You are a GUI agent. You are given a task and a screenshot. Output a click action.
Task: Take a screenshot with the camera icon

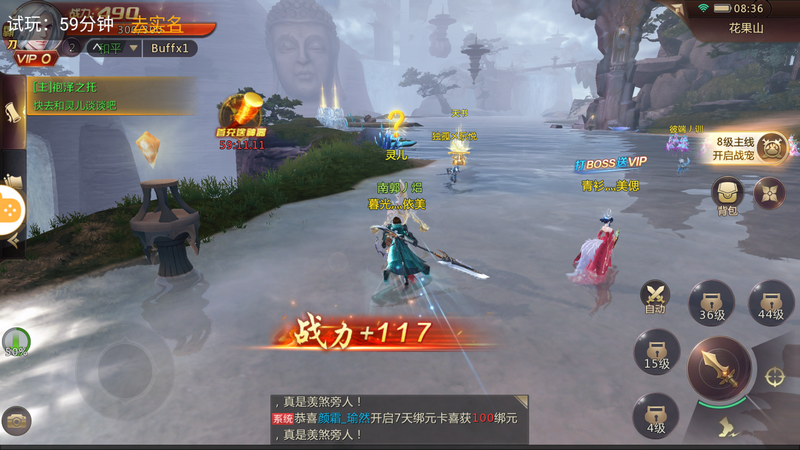(16, 420)
